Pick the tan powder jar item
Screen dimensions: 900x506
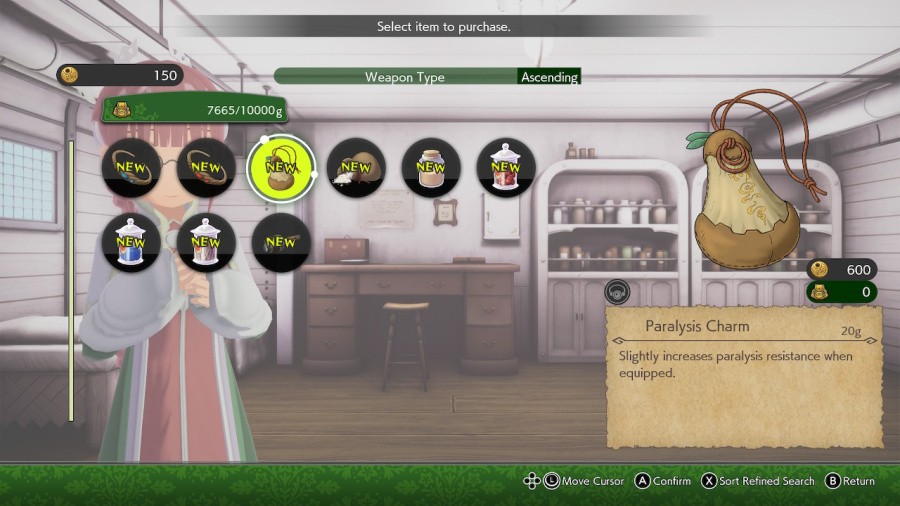431,168
